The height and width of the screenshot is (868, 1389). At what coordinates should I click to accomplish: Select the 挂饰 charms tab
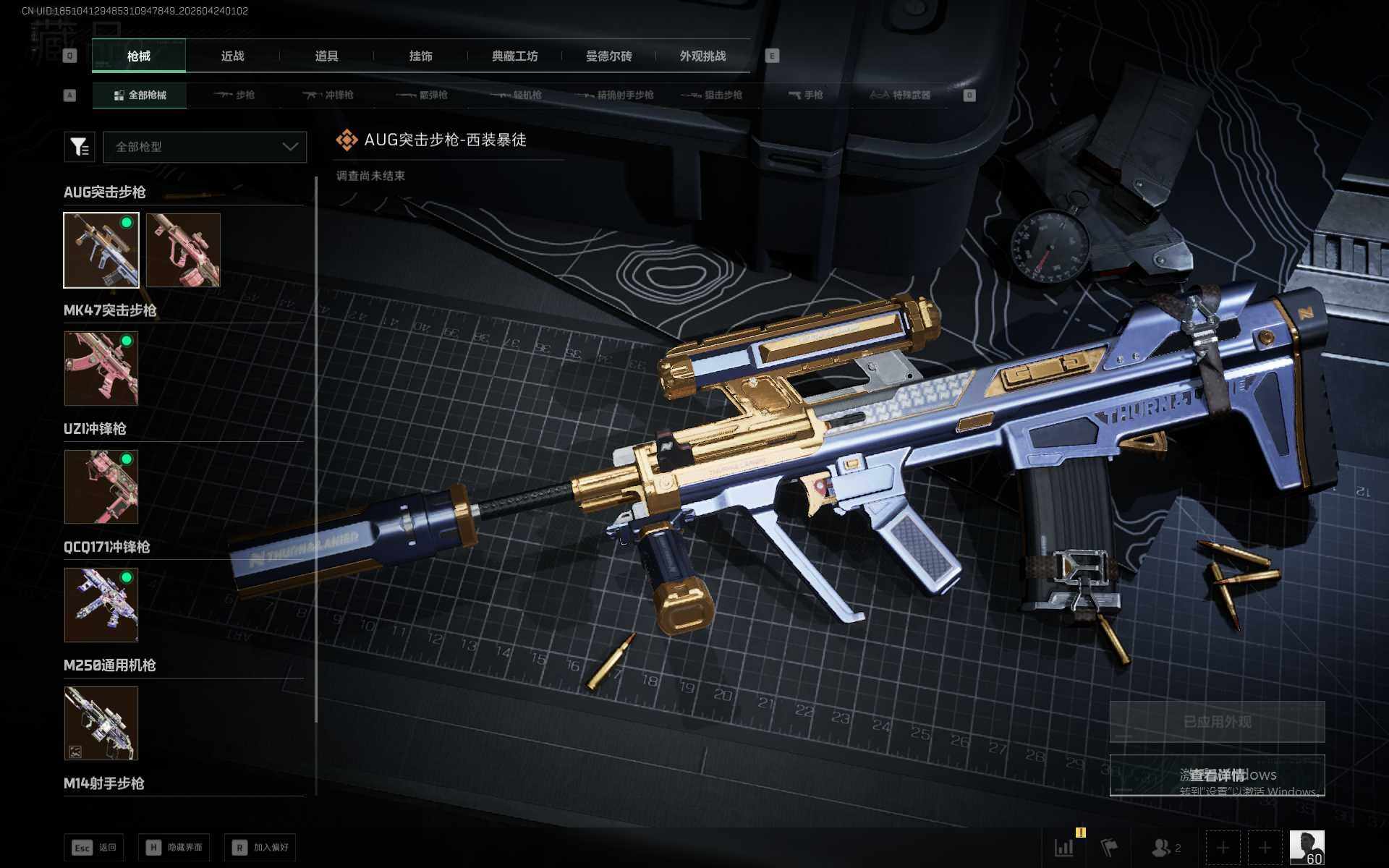(420, 56)
